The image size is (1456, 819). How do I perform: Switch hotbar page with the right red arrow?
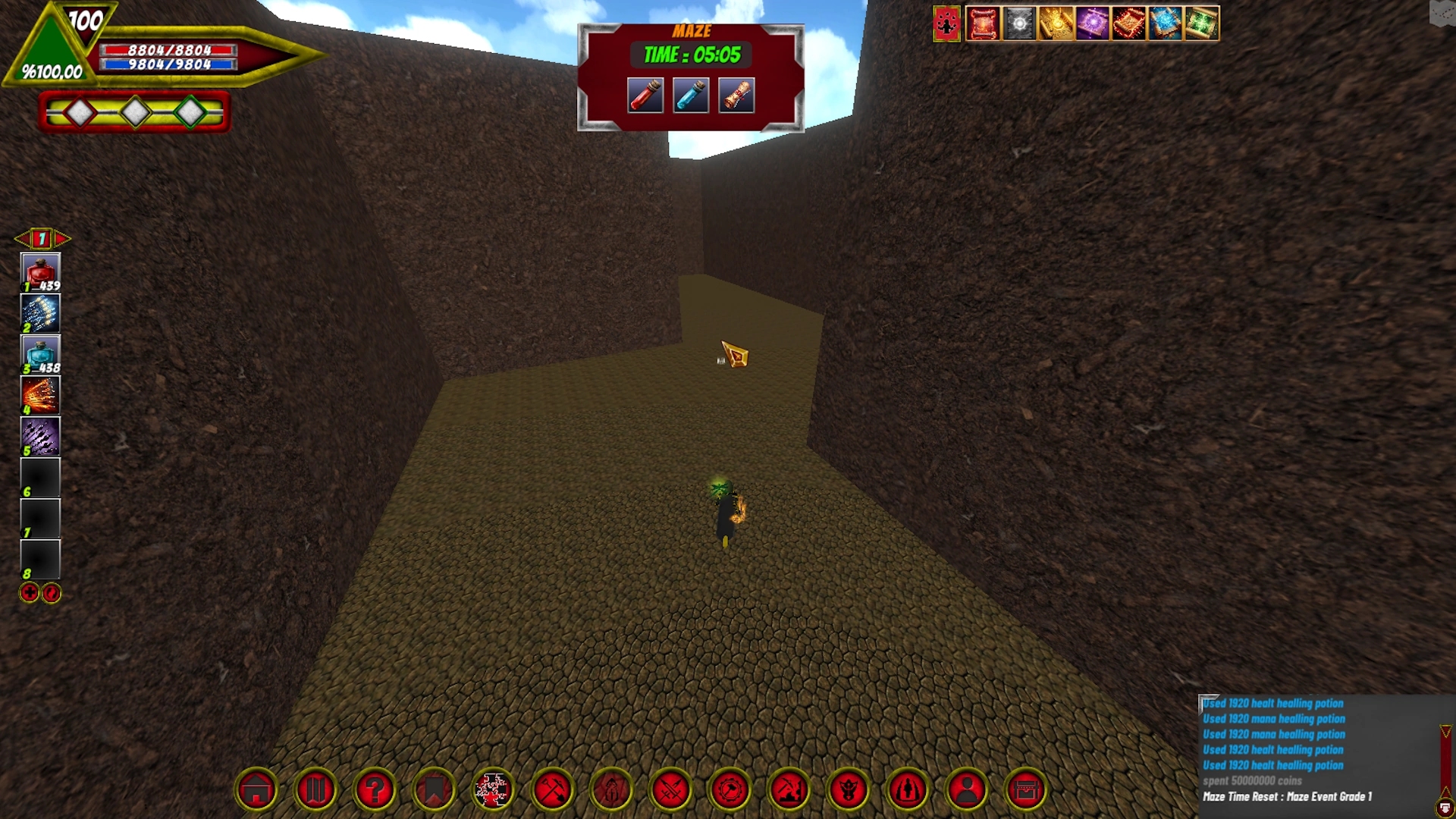[x=61, y=239]
